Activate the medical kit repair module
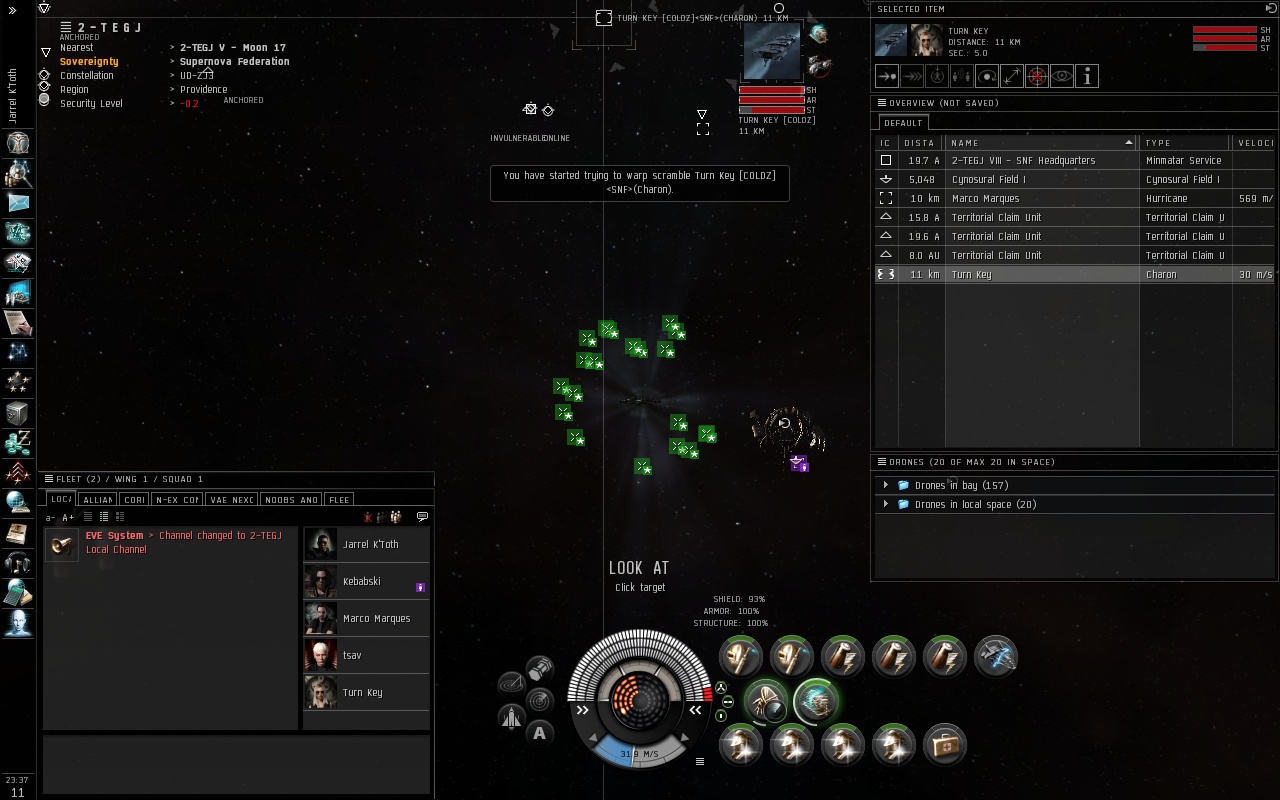1280x800 pixels. (x=945, y=745)
